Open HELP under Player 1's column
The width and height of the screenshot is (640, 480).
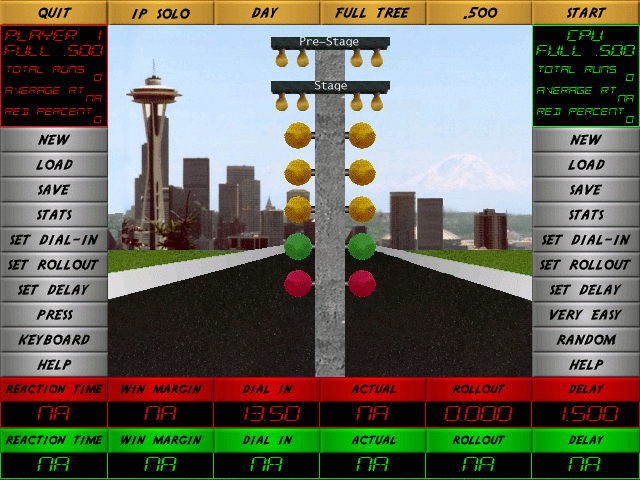tap(54, 365)
